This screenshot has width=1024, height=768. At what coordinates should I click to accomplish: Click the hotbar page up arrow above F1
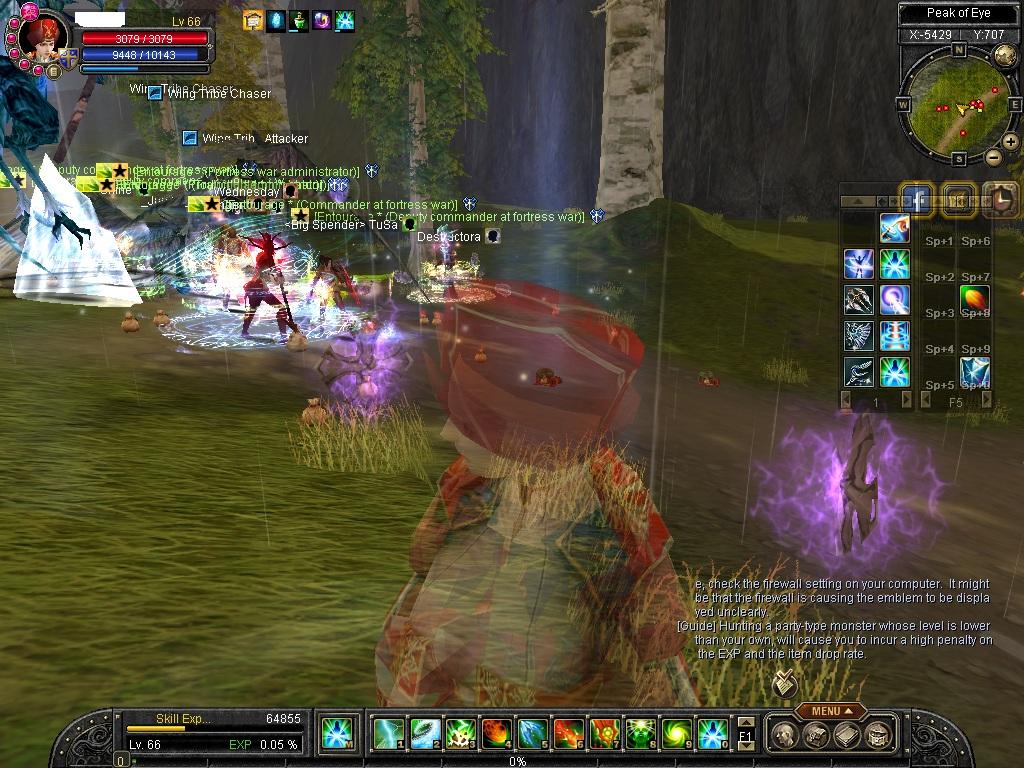(x=745, y=722)
